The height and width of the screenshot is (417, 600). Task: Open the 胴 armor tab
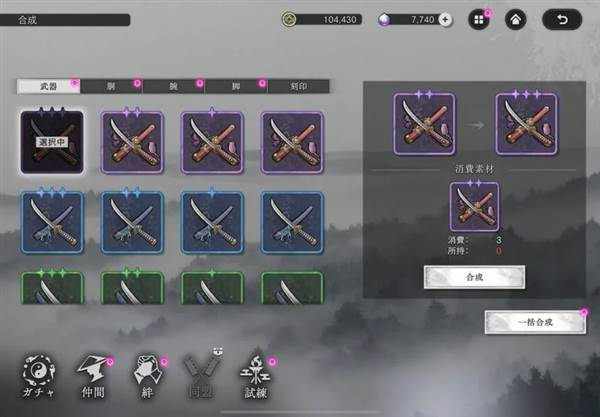[x=110, y=87]
